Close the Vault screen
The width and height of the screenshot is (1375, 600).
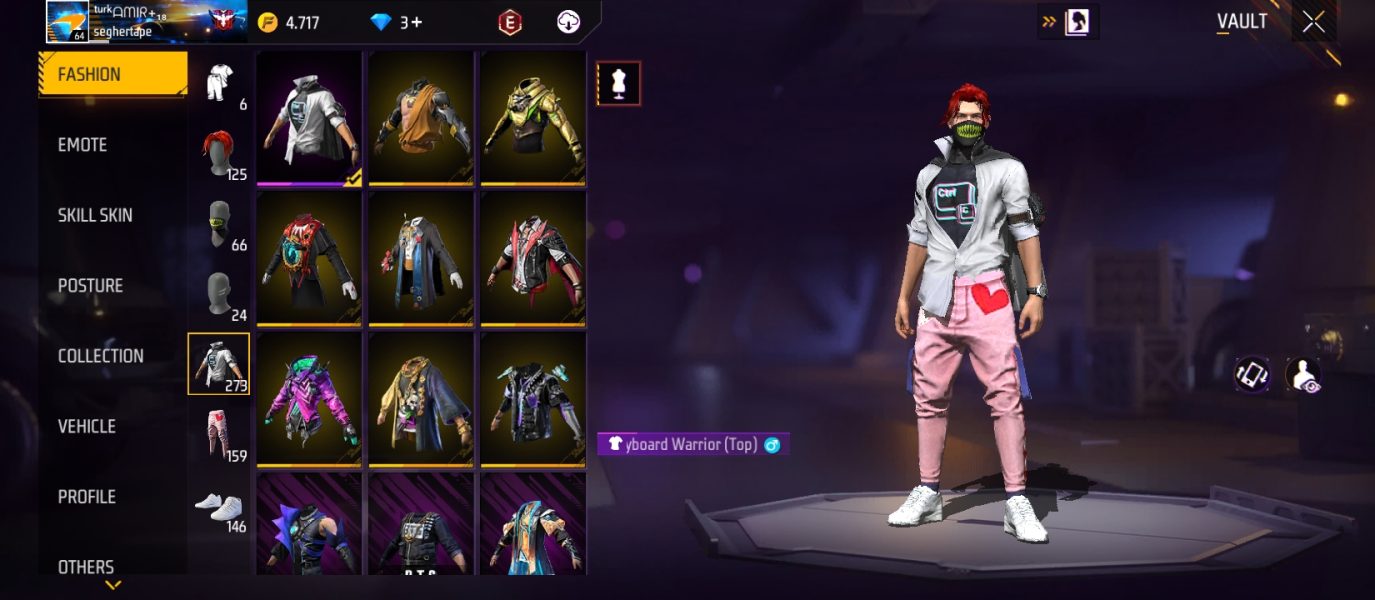coord(1313,22)
